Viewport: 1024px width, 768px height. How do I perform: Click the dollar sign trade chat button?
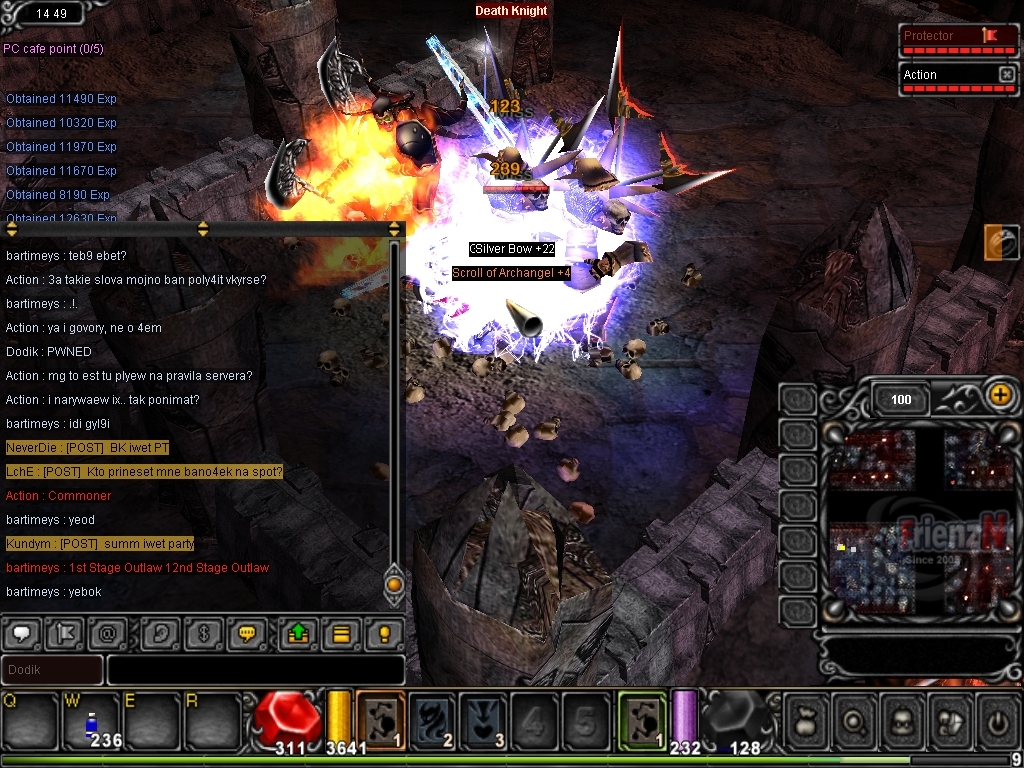pyautogui.click(x=202, y=633)
